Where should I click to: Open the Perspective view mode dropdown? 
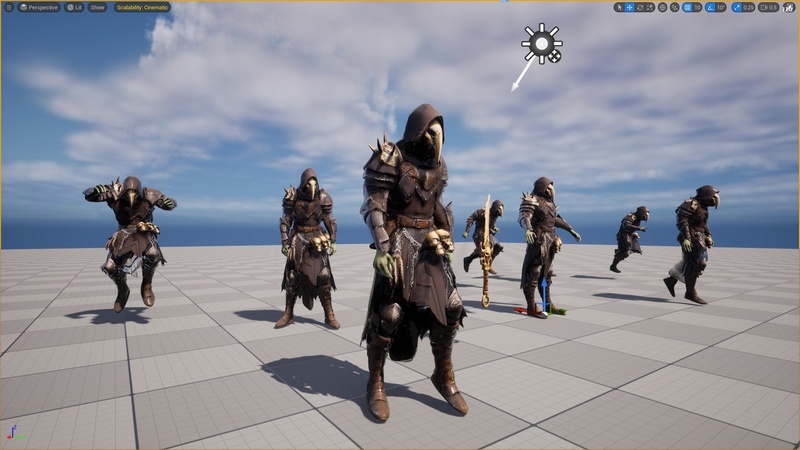(x=39, y=7)
